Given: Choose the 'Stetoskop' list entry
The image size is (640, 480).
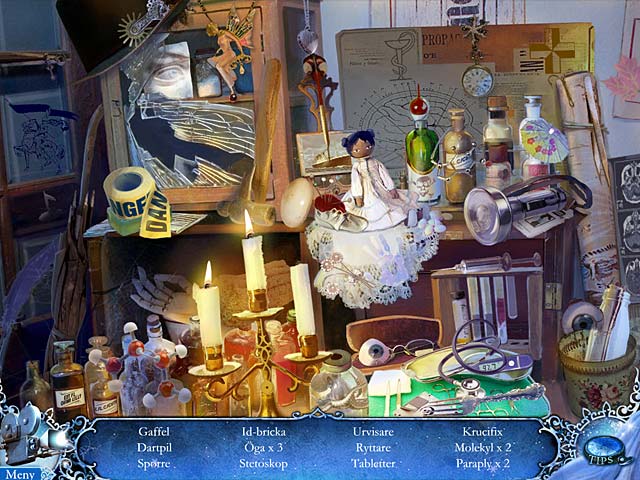Looking at the screenshot, I should click(263, 464).
